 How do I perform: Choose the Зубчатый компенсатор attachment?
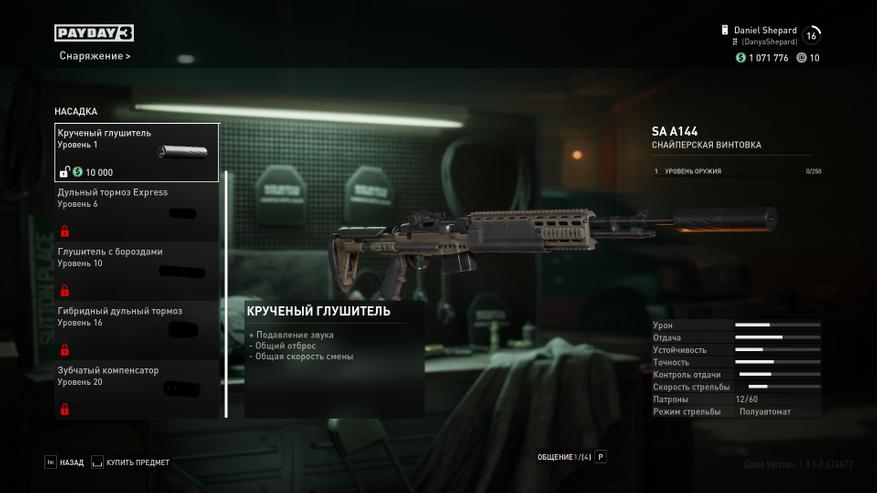pyautogui.click(x=136, y=389)
